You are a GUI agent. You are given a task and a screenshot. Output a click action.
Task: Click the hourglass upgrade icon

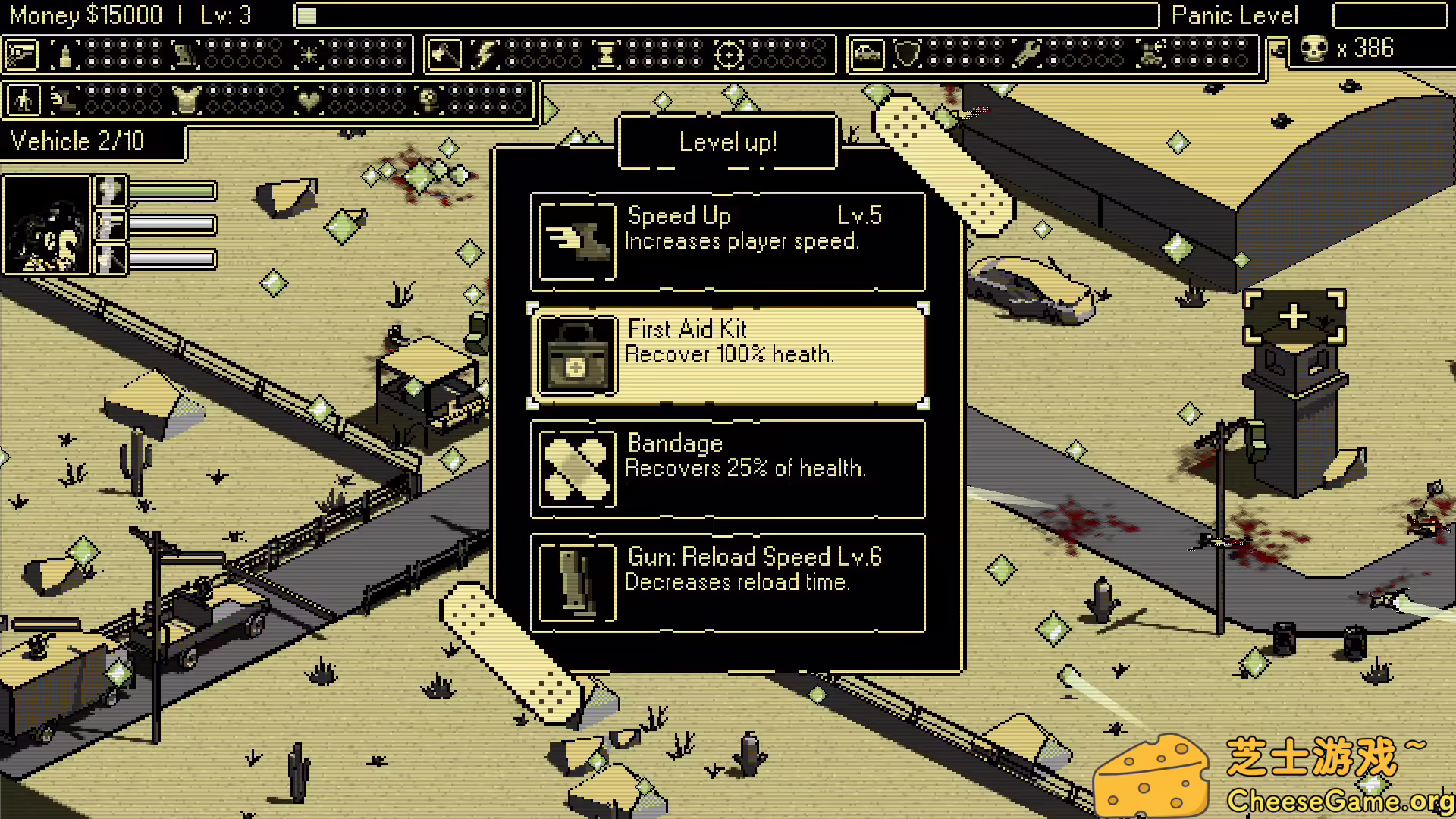click(607, 55)
